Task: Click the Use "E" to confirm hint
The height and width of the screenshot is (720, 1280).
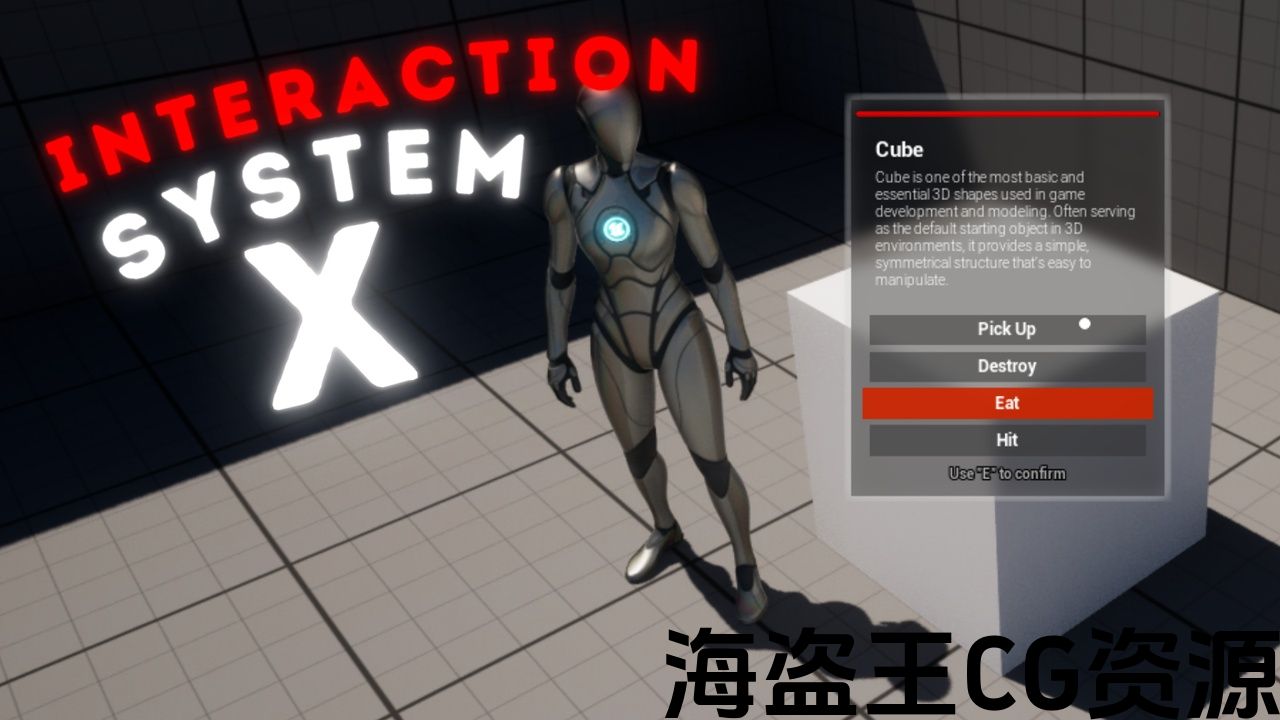Action: click(1006, 473)
